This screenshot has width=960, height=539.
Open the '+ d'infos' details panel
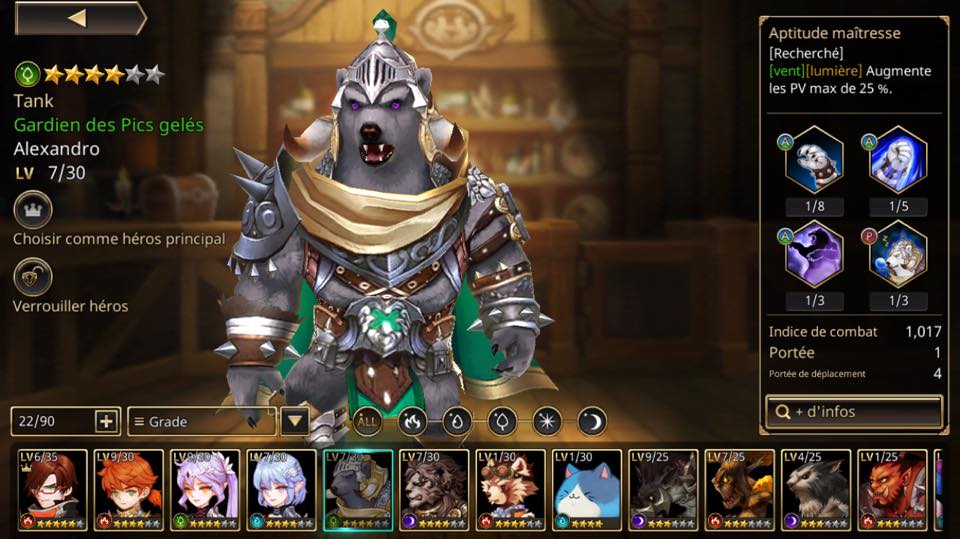(853, 411)
